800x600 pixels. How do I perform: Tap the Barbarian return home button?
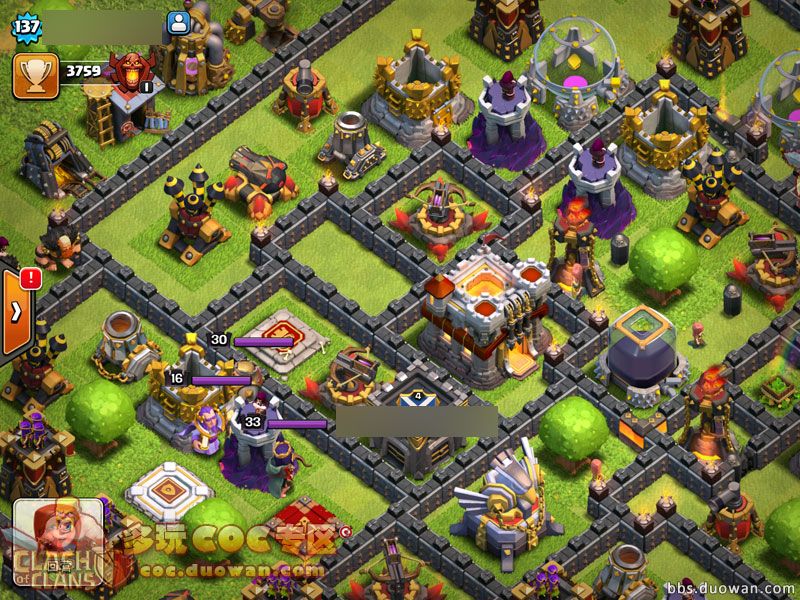[57, 543]
